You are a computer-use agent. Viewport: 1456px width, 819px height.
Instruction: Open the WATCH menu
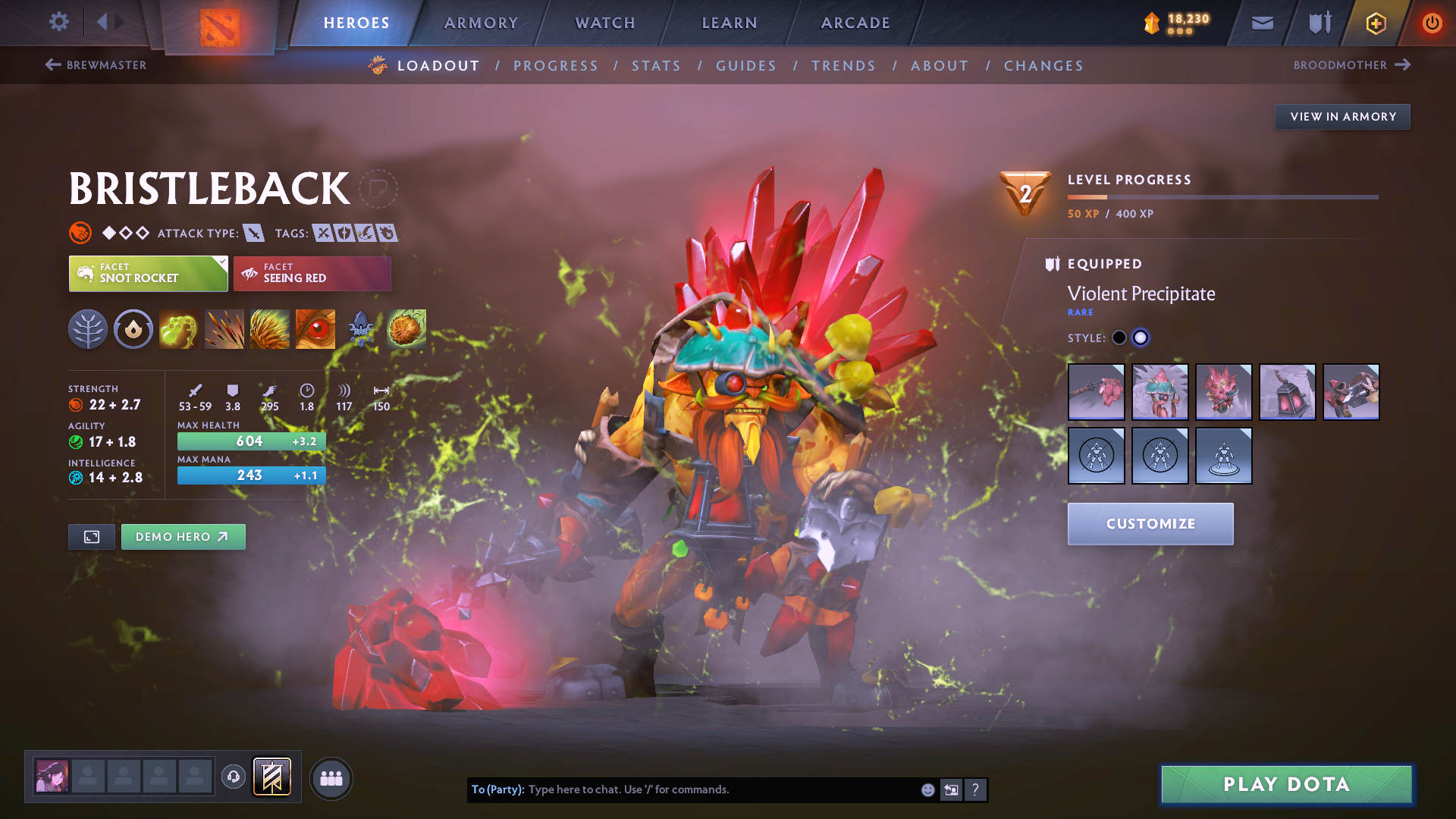tap(604, 23)
